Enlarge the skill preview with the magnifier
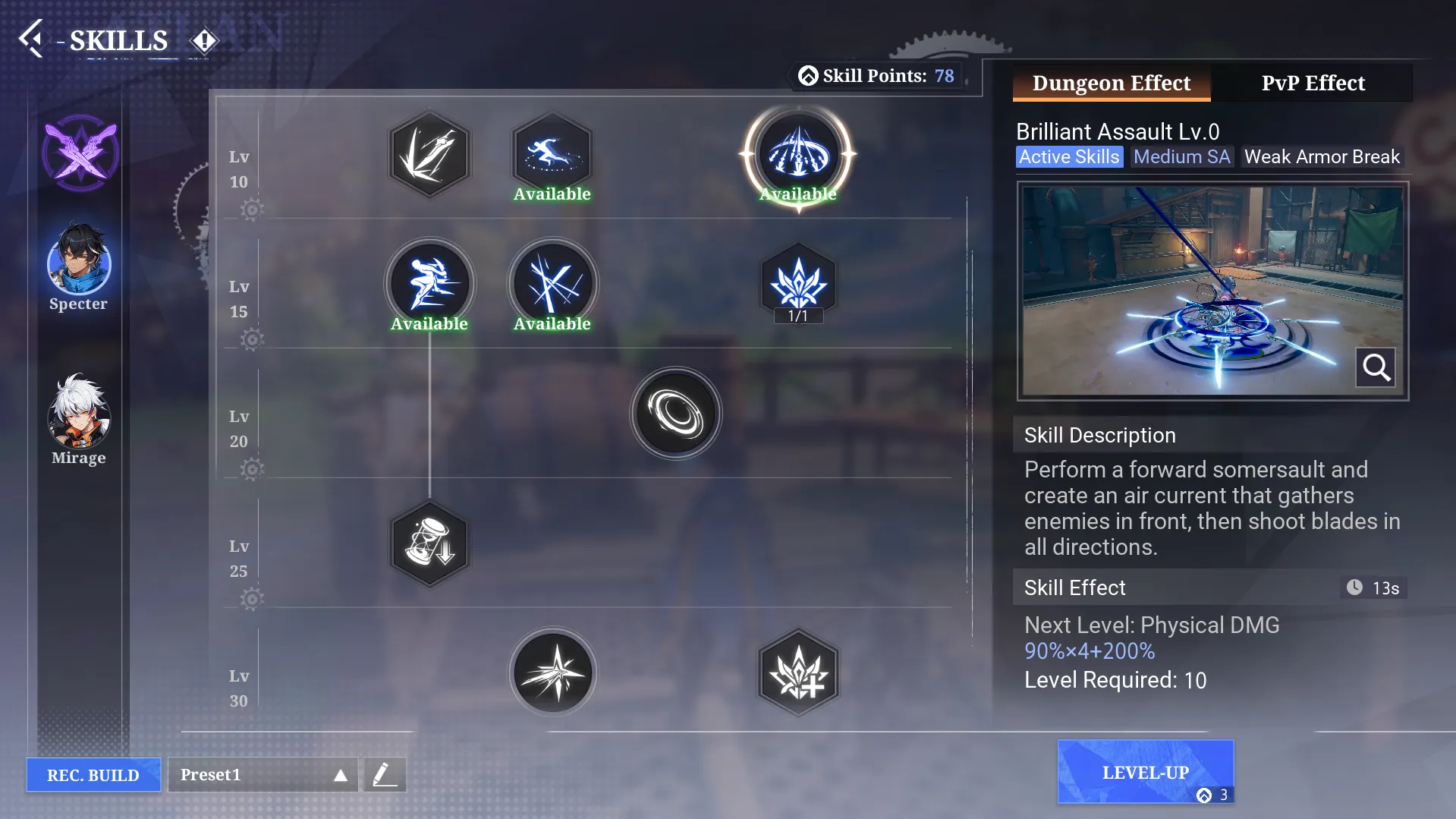Image resolution: width=1456 pixels, height=819 pixels. [x=1375, y=367]
